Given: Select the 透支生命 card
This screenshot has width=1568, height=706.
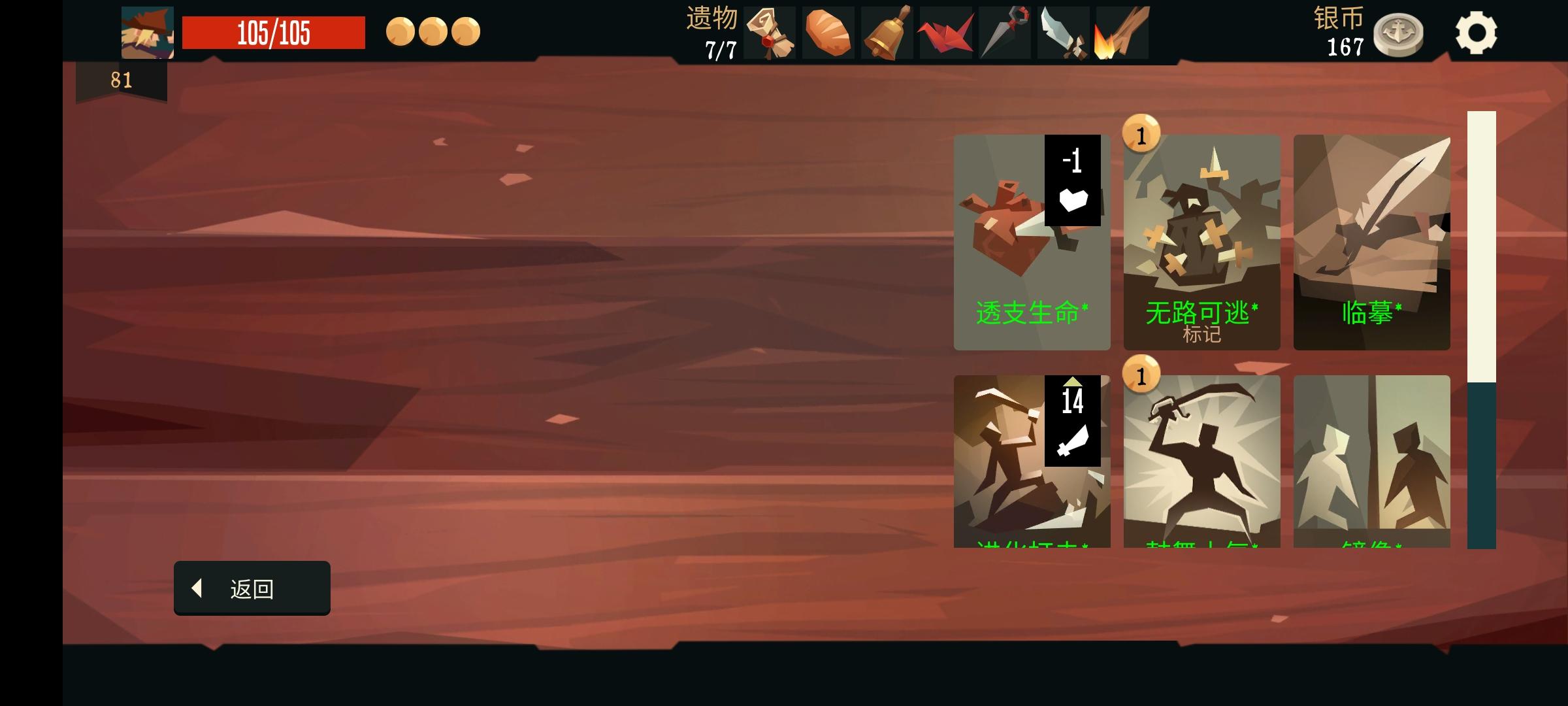Looking at the screenshot, I should 1032,242.
